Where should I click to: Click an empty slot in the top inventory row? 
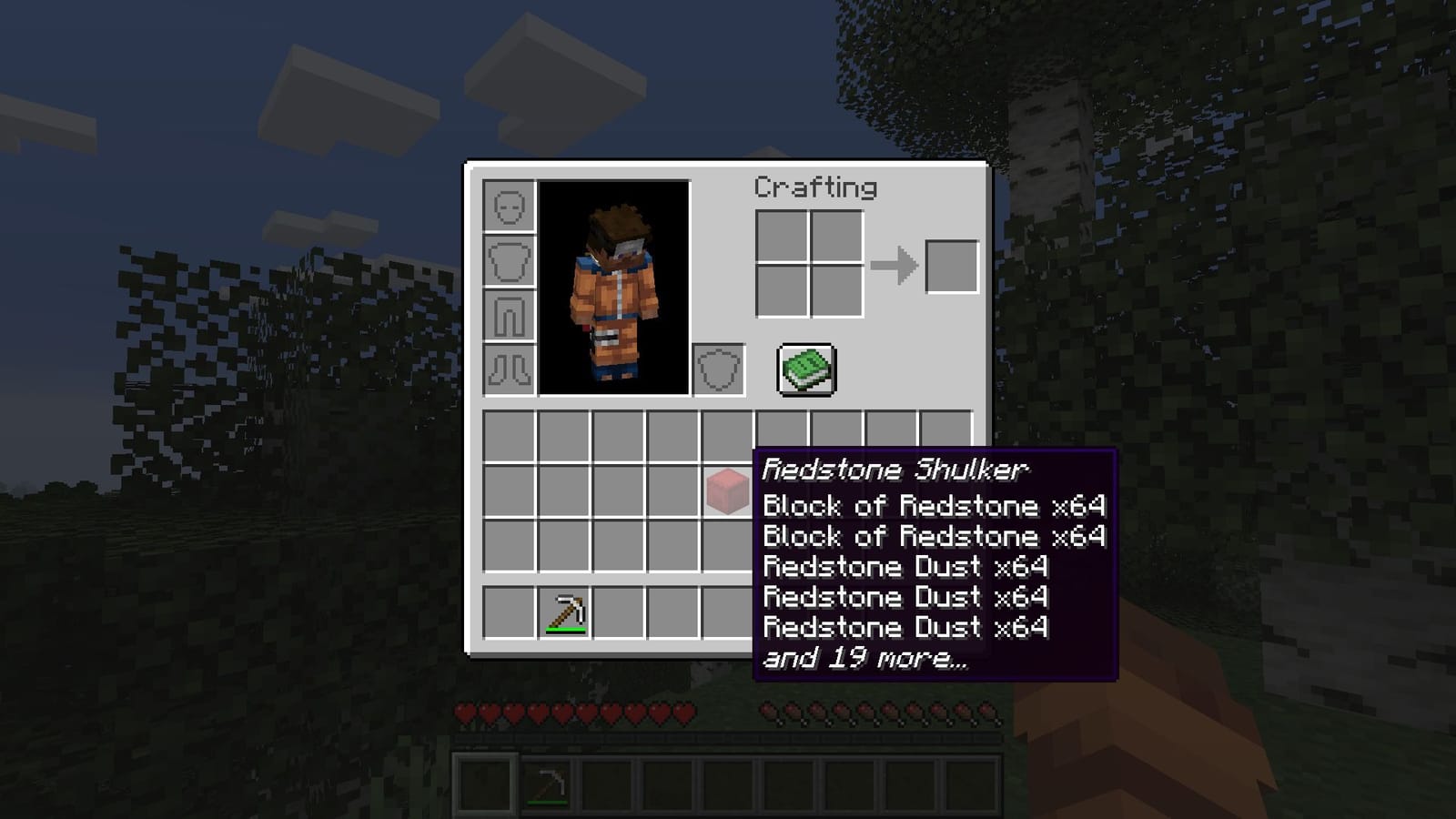(510, 436)
